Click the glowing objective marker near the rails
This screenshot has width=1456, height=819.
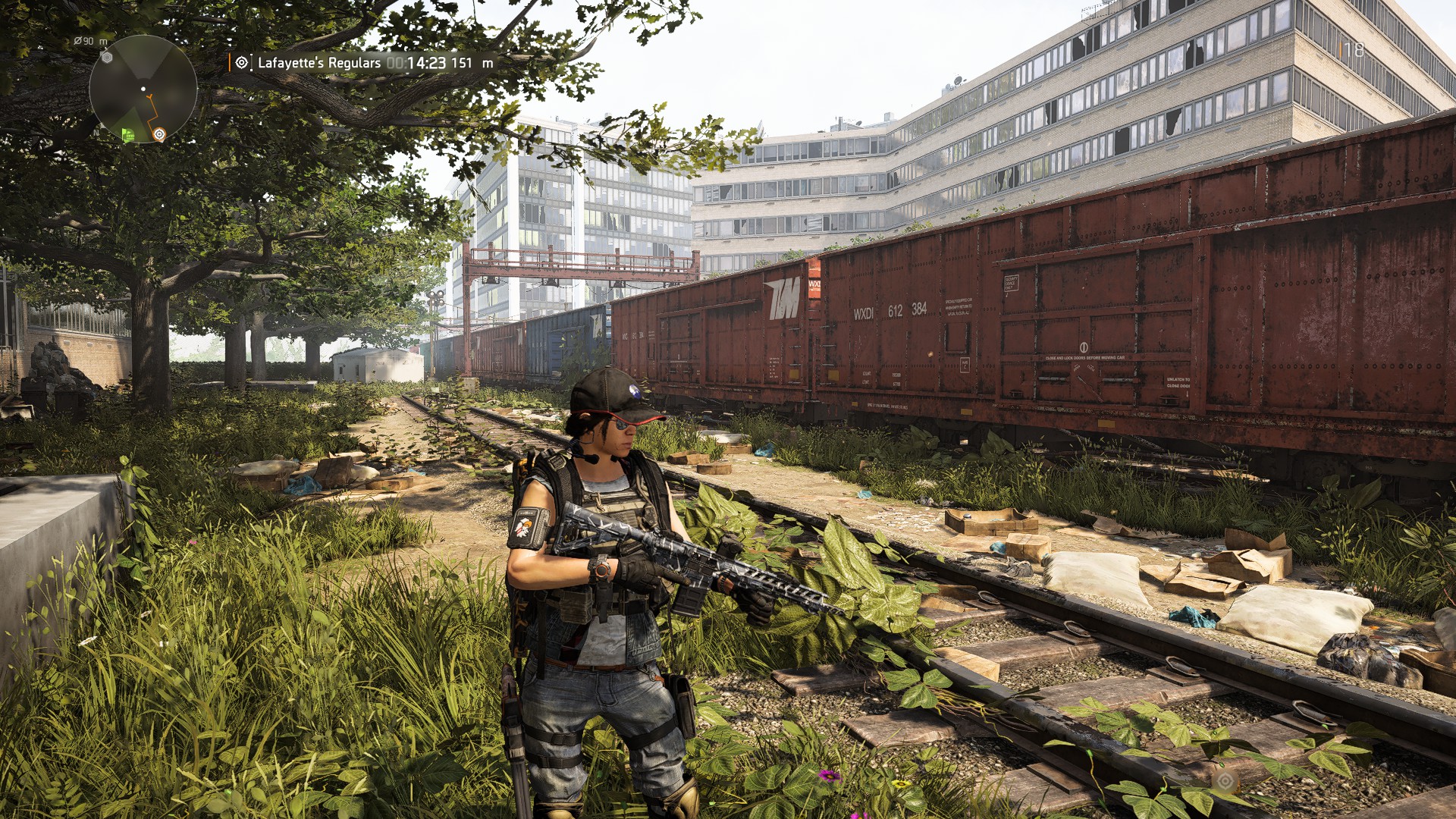click(x=1225, y=782)
